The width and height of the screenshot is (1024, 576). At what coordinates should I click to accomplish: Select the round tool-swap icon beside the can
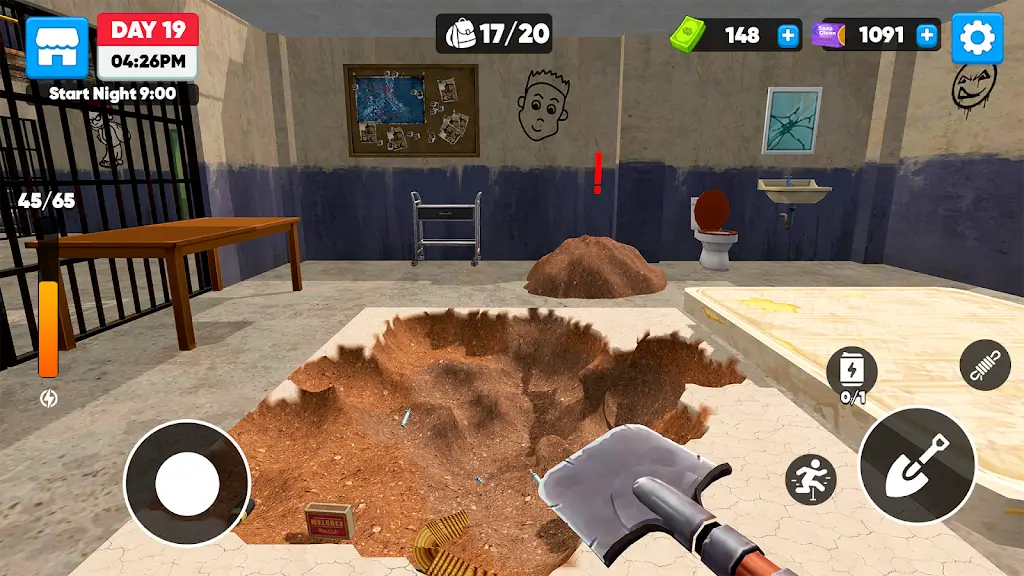click(985, 365)
